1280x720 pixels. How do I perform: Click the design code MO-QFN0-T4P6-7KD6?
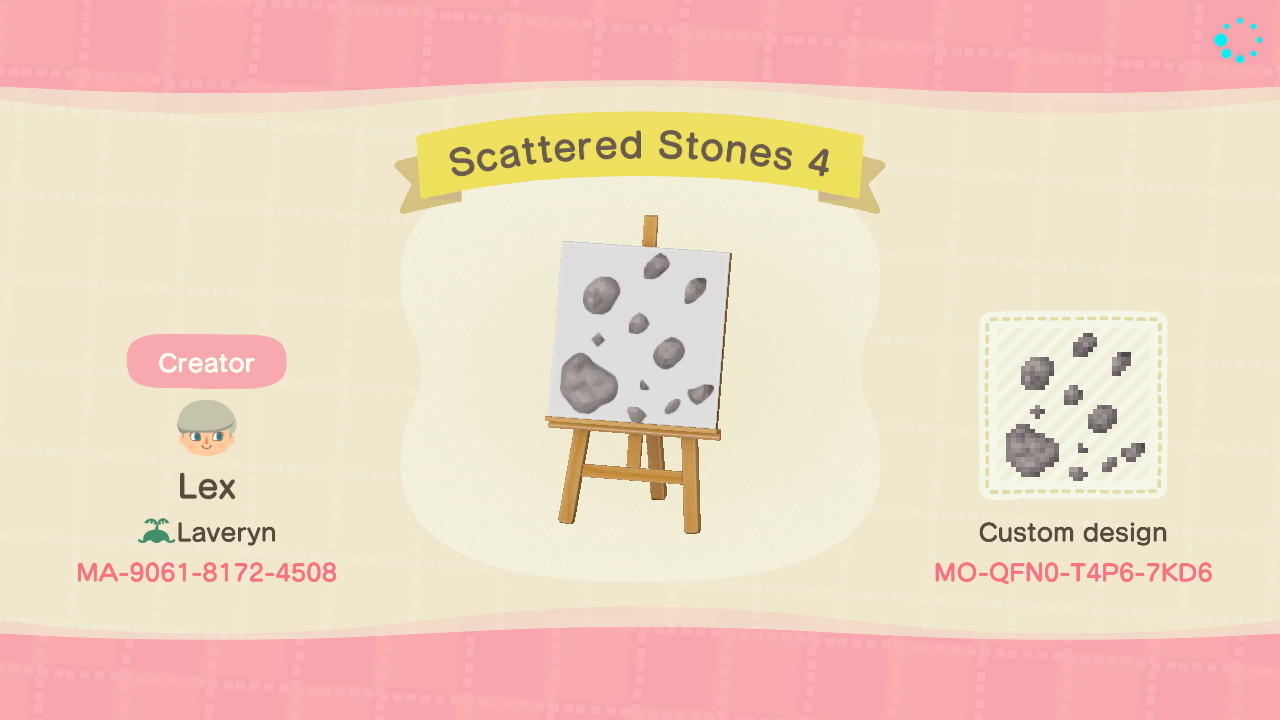point(1072,573)
